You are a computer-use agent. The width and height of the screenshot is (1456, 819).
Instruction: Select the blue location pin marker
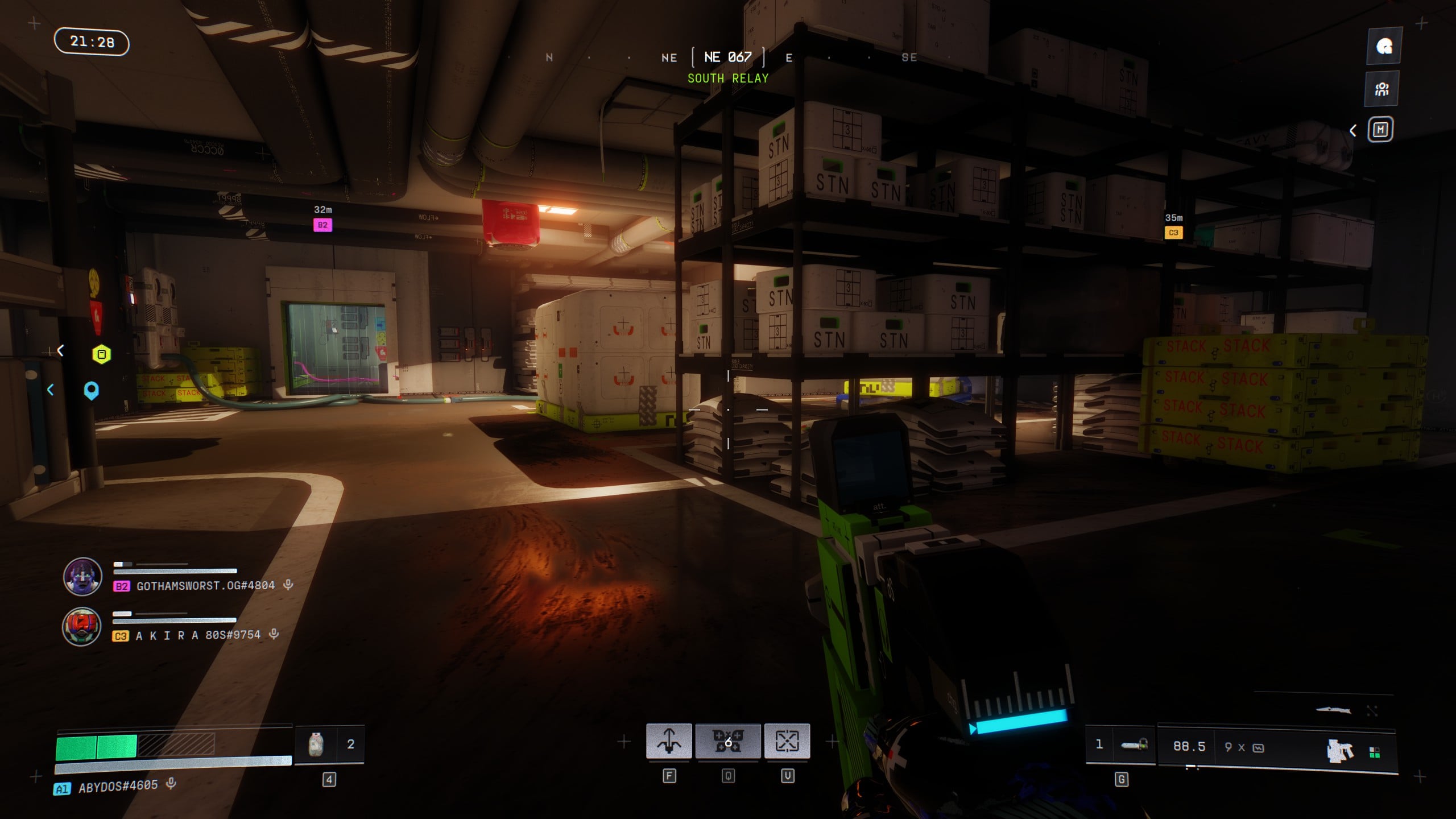(91, 391)
